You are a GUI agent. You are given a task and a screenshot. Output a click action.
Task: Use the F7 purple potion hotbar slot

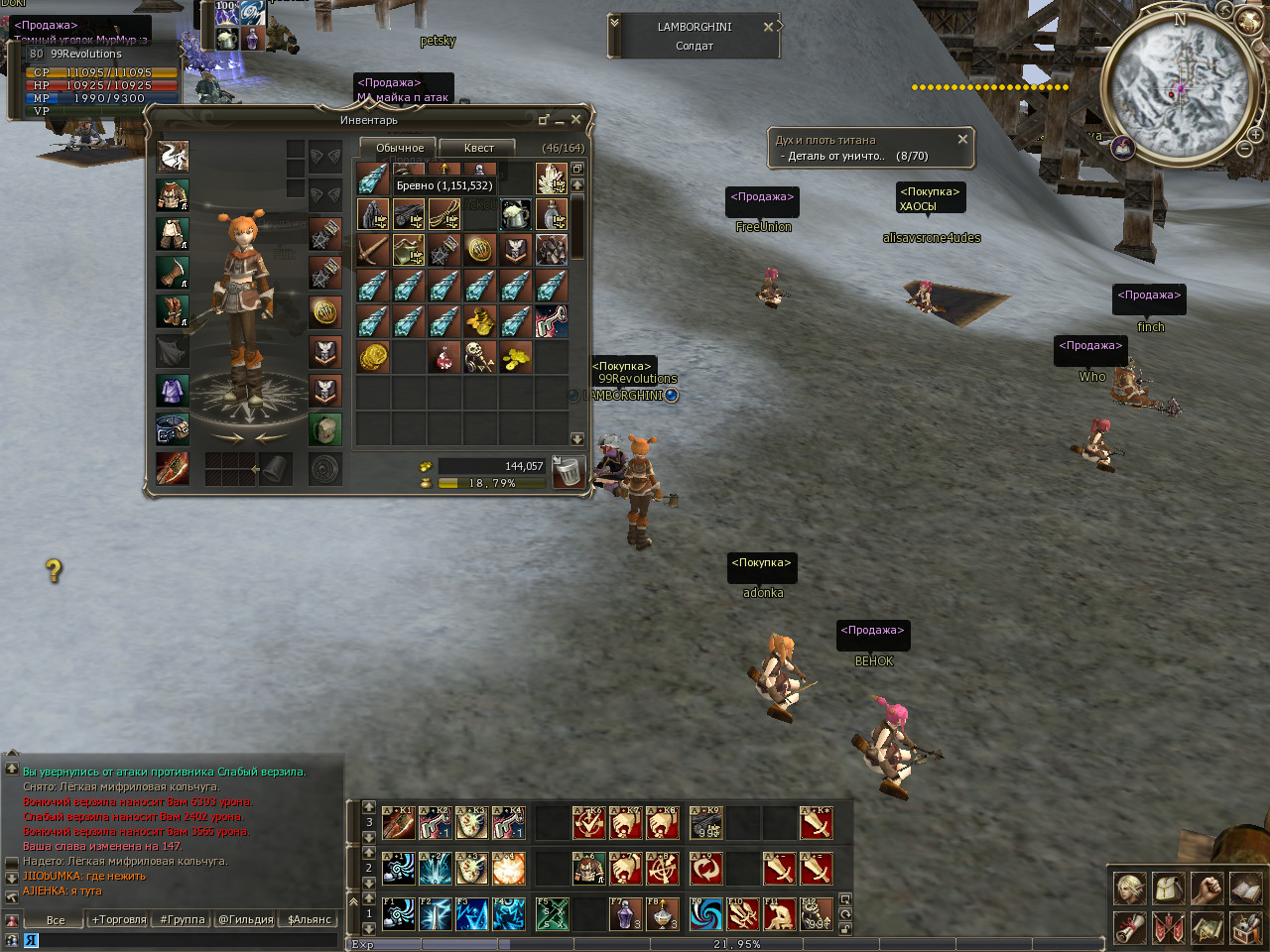624,913
